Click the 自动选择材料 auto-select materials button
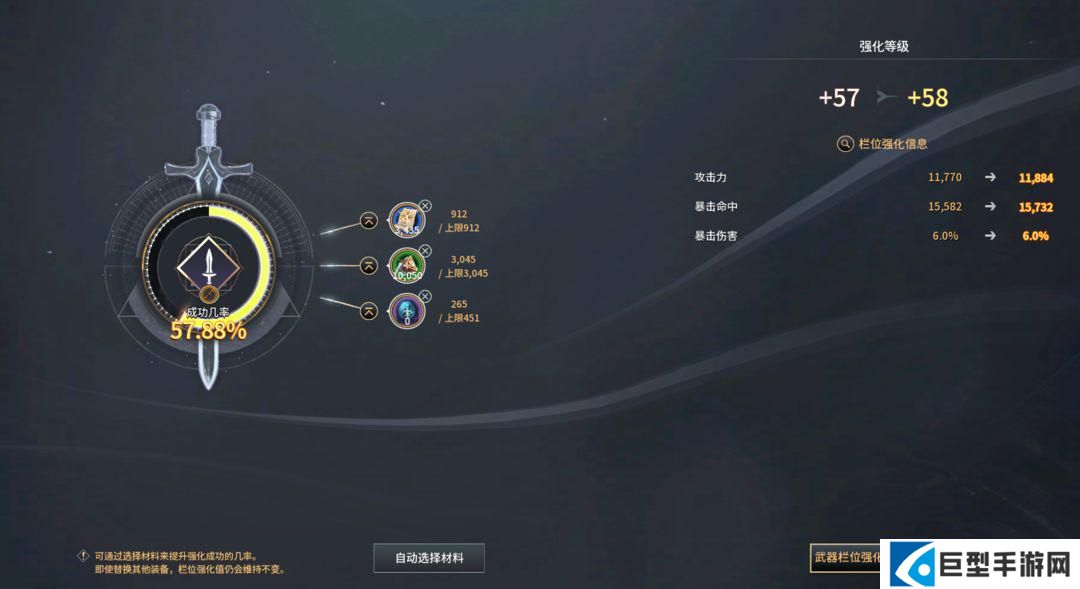Viewport: 1080px width, 589px height. [x=429, y=558]
